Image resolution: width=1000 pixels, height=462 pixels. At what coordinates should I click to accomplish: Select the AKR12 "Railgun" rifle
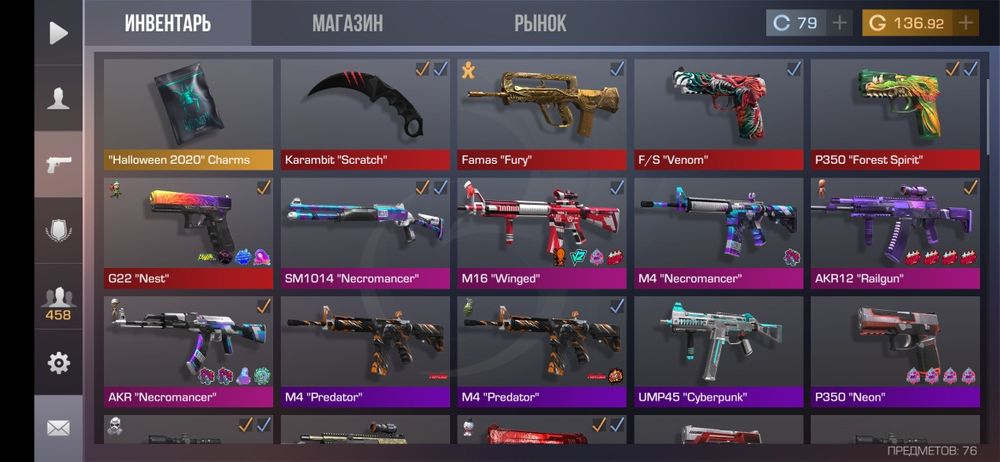[x=895, y=231]
